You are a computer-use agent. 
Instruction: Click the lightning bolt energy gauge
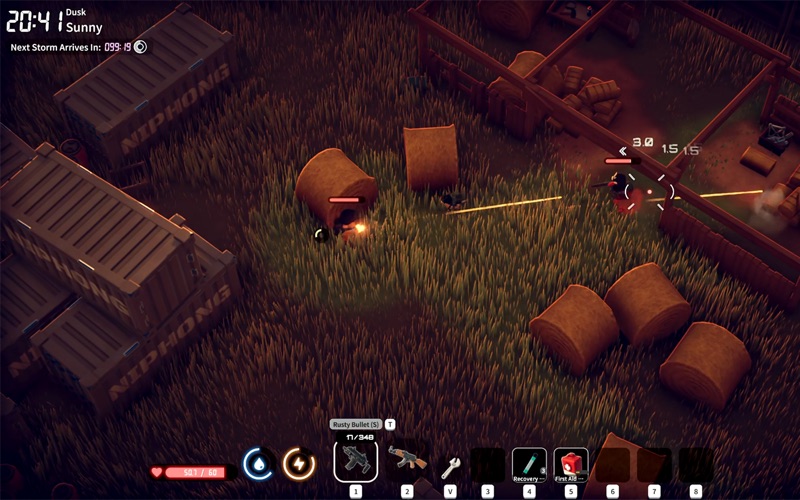click(x=298, y=464)
